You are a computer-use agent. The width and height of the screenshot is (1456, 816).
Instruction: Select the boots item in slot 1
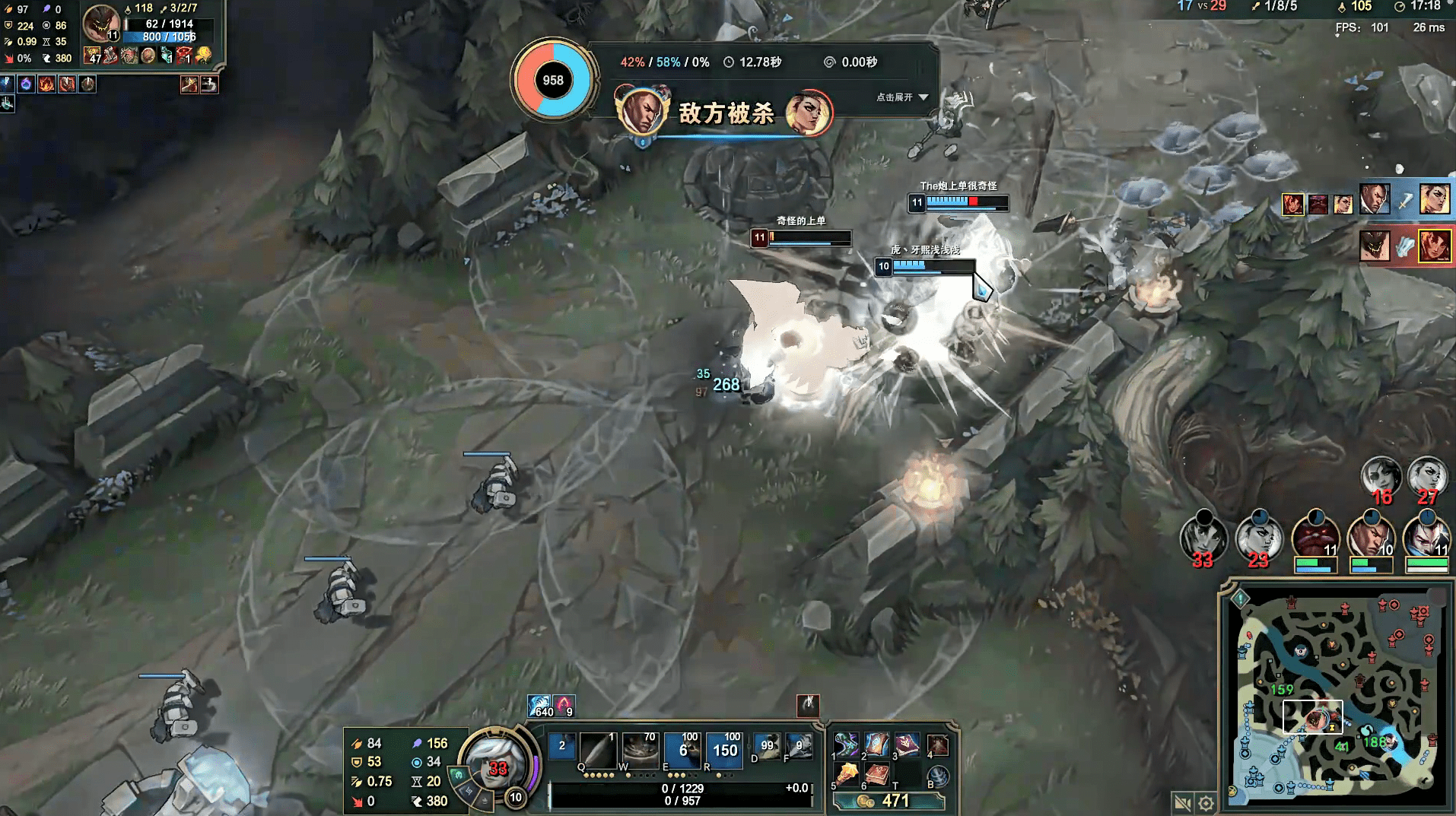tap(846, 746)
